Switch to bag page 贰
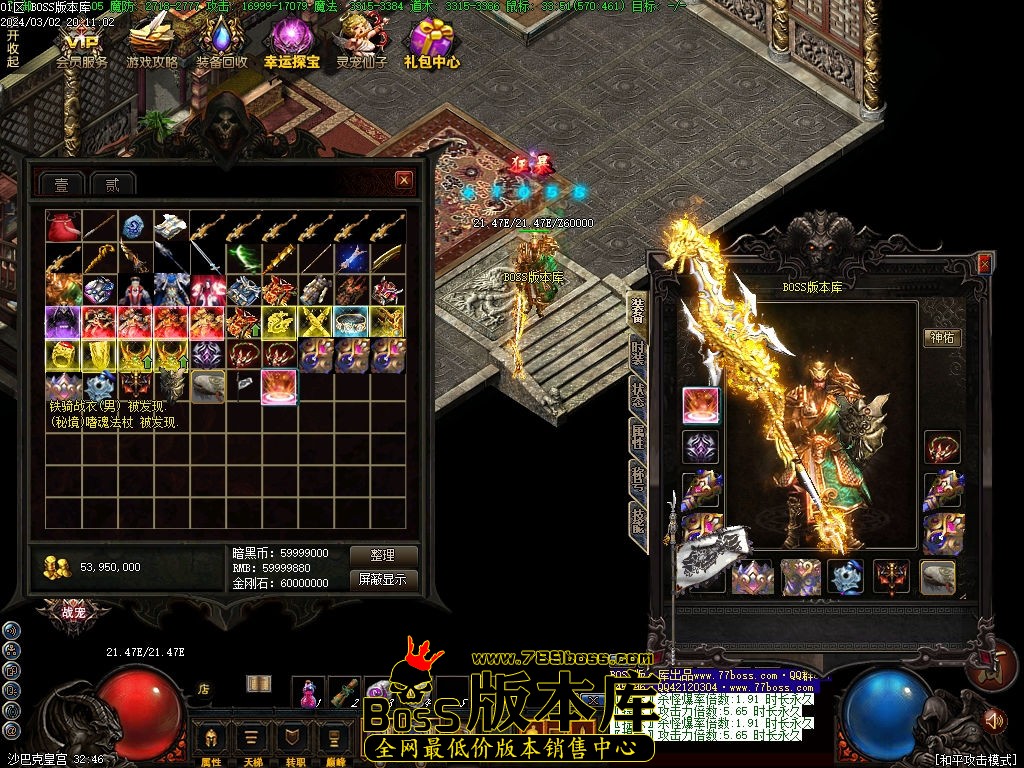1024x768 pixels. pyautogui.click(x=113, y=184)
